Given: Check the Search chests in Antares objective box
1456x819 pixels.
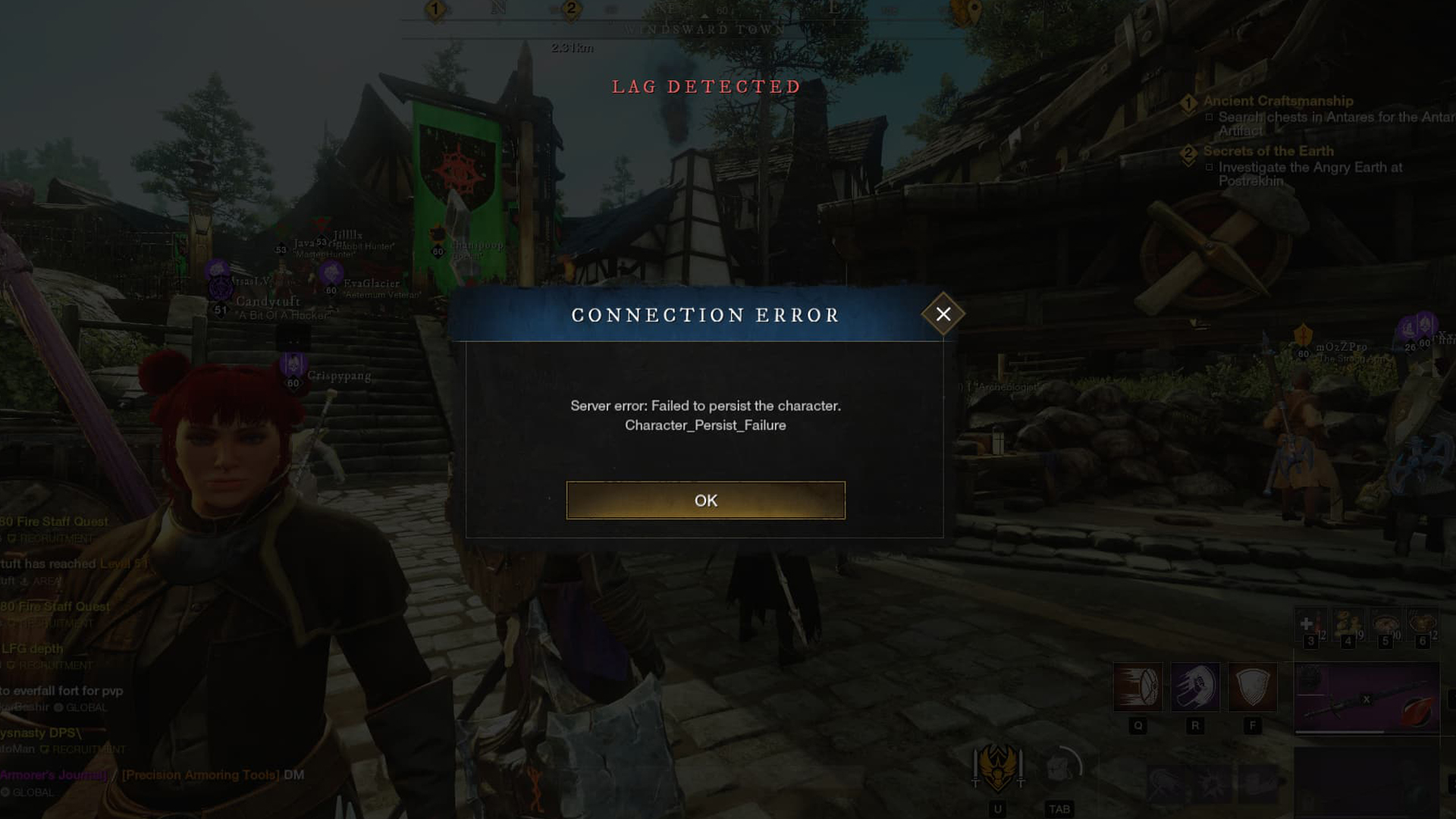Looking at the screenshot, I should (x=1210, y=118).
